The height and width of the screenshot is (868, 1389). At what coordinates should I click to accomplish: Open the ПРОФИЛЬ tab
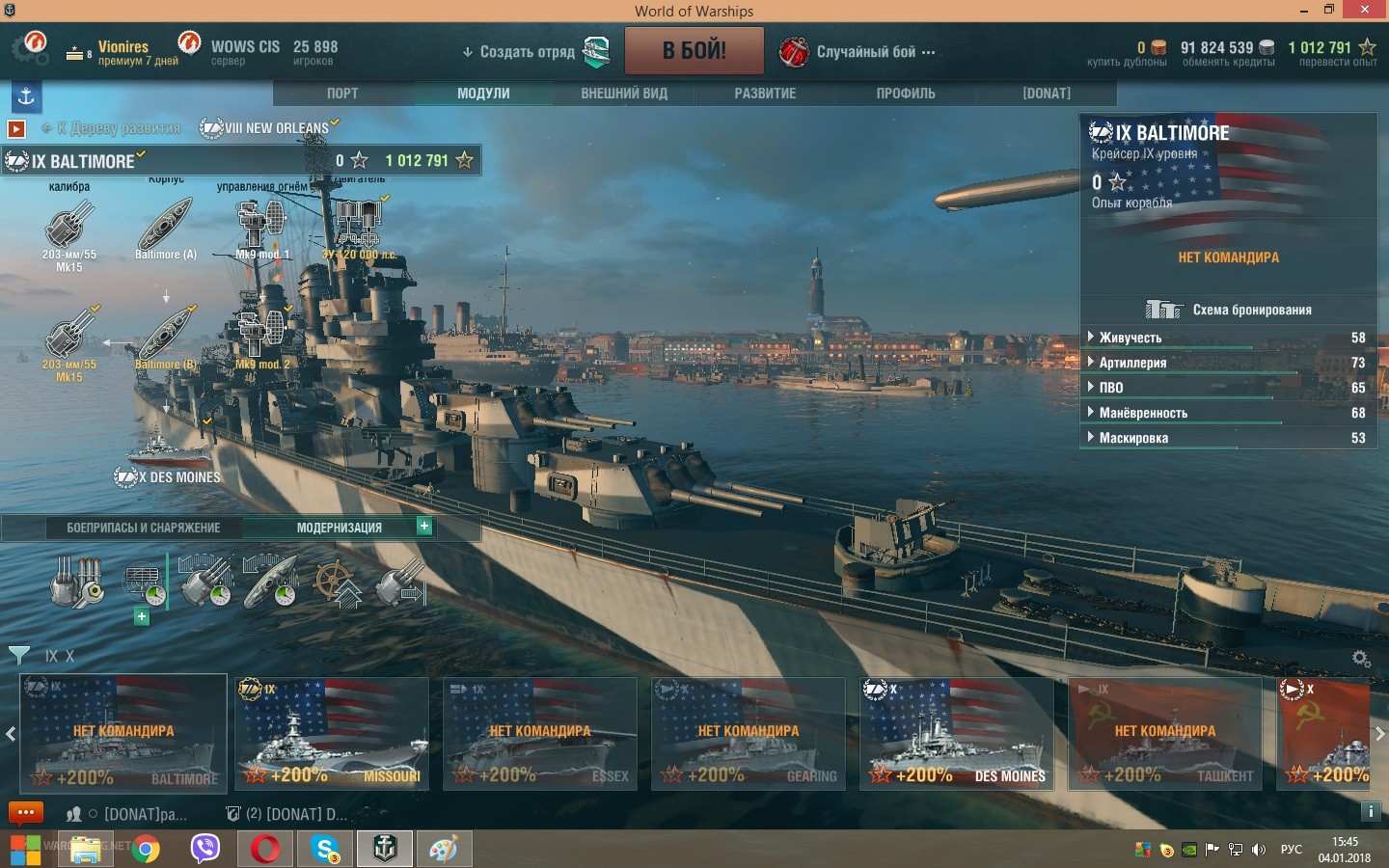[906, 94]
